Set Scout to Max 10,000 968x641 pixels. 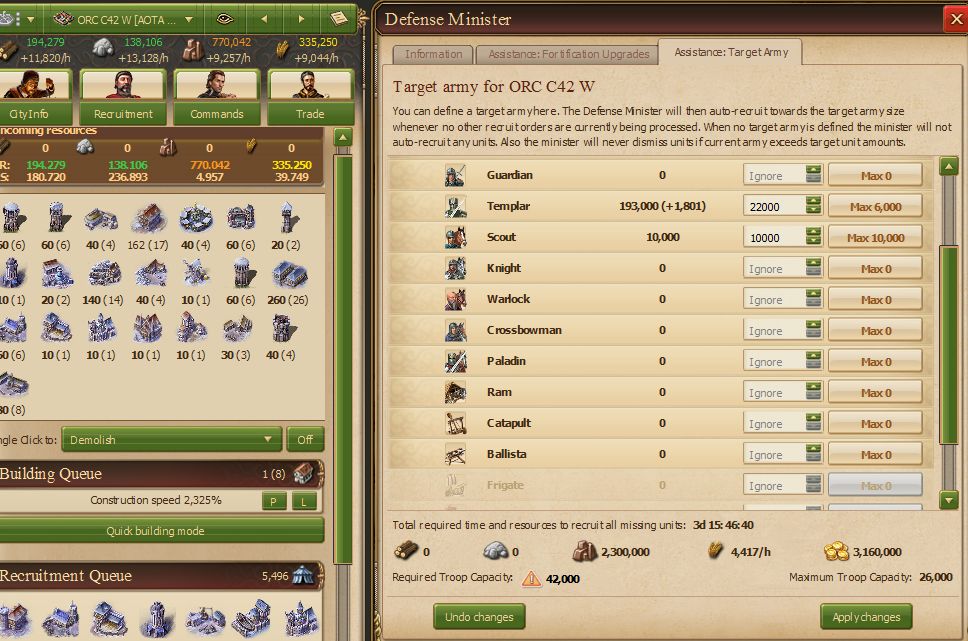pos(875,237)
